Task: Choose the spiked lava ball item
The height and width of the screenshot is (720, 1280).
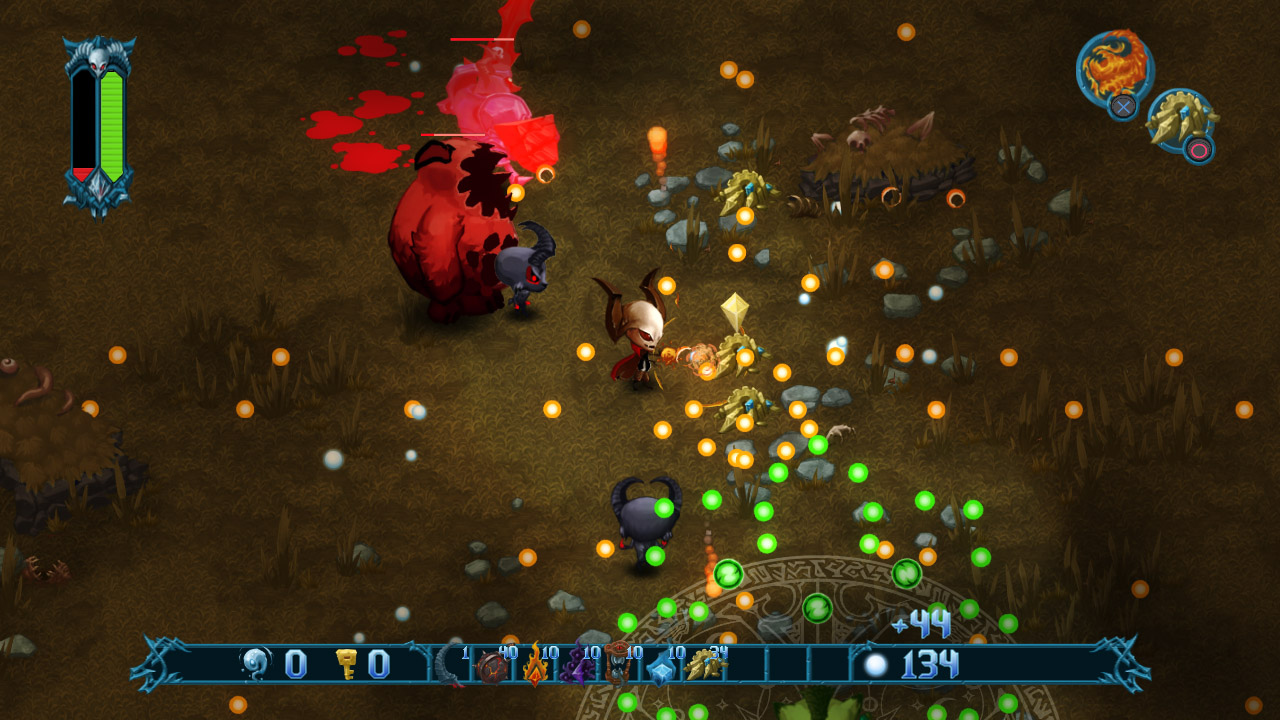Action: [492, 666]
